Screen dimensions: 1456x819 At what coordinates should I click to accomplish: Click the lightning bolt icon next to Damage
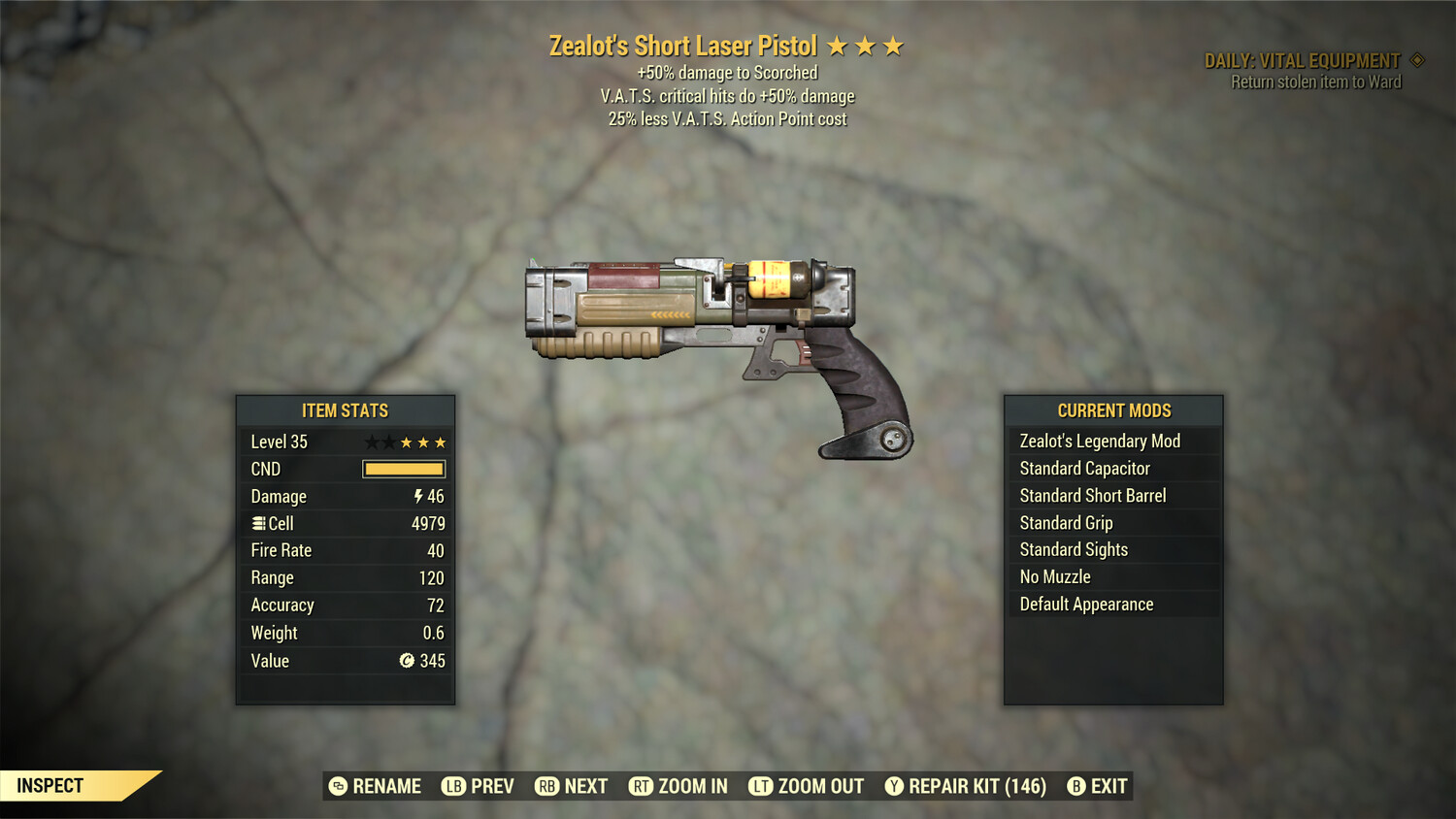click(417, 496)
